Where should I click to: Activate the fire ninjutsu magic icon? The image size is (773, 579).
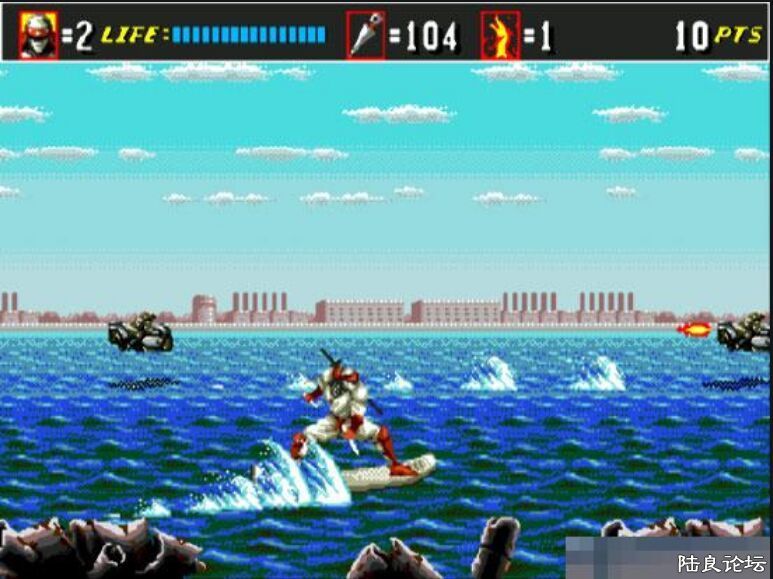500,36
